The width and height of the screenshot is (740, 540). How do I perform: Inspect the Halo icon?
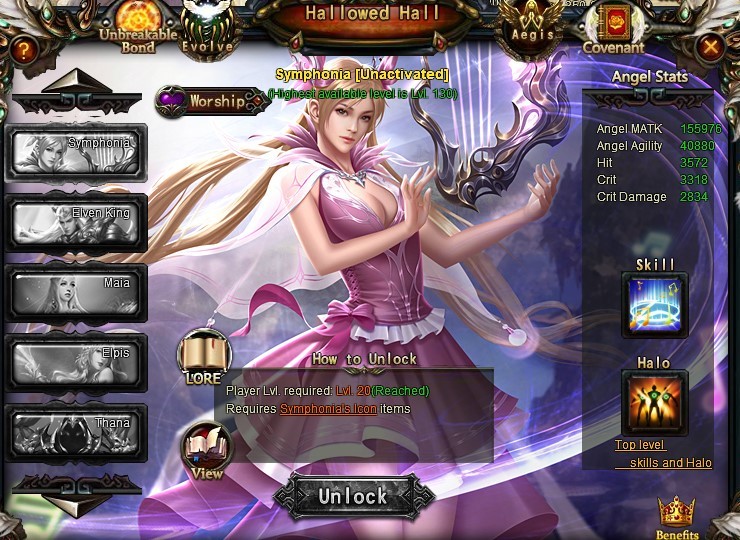click(654, 403)
